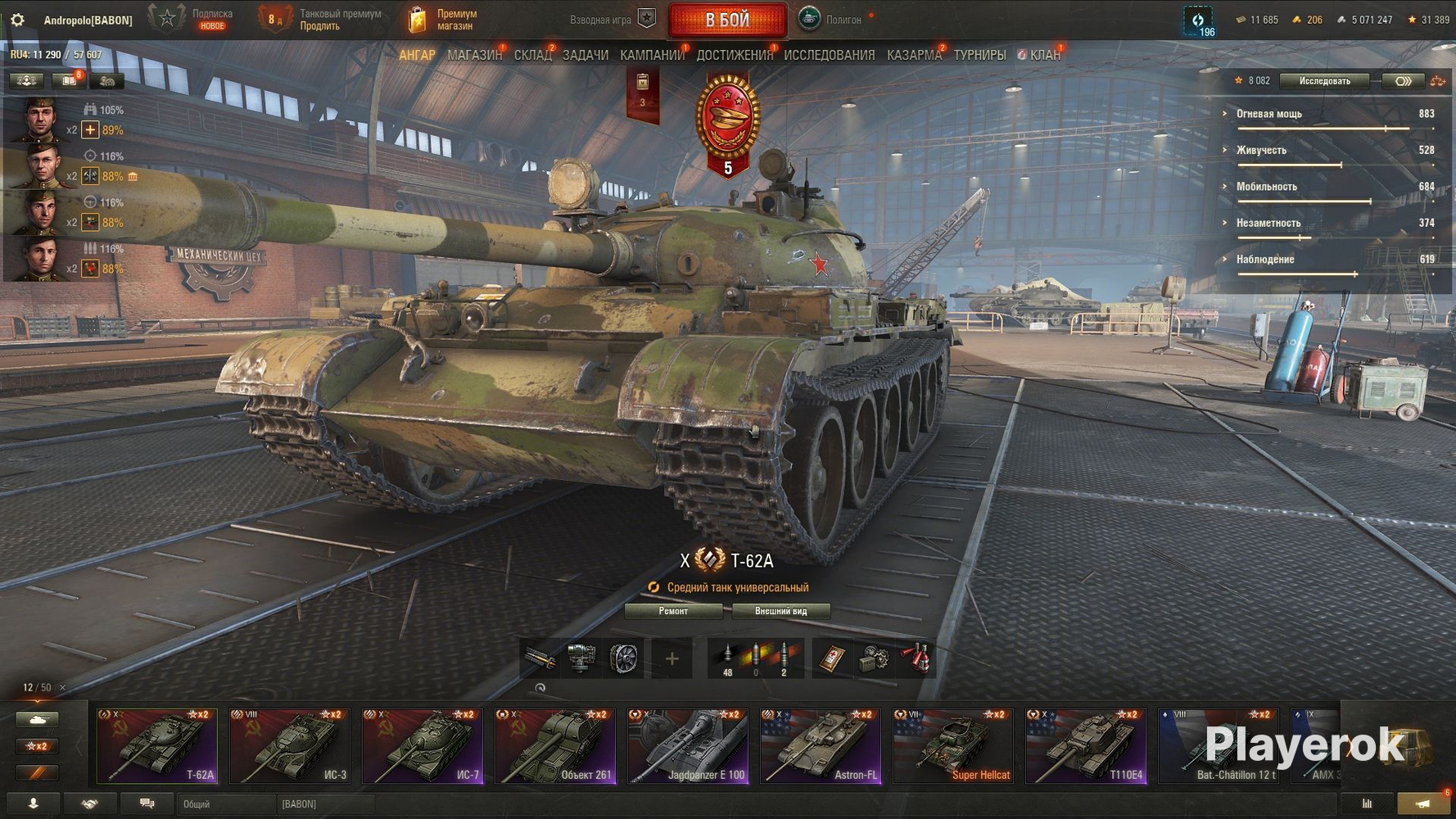Select the Super Hellcat tank card

point(953,746)
